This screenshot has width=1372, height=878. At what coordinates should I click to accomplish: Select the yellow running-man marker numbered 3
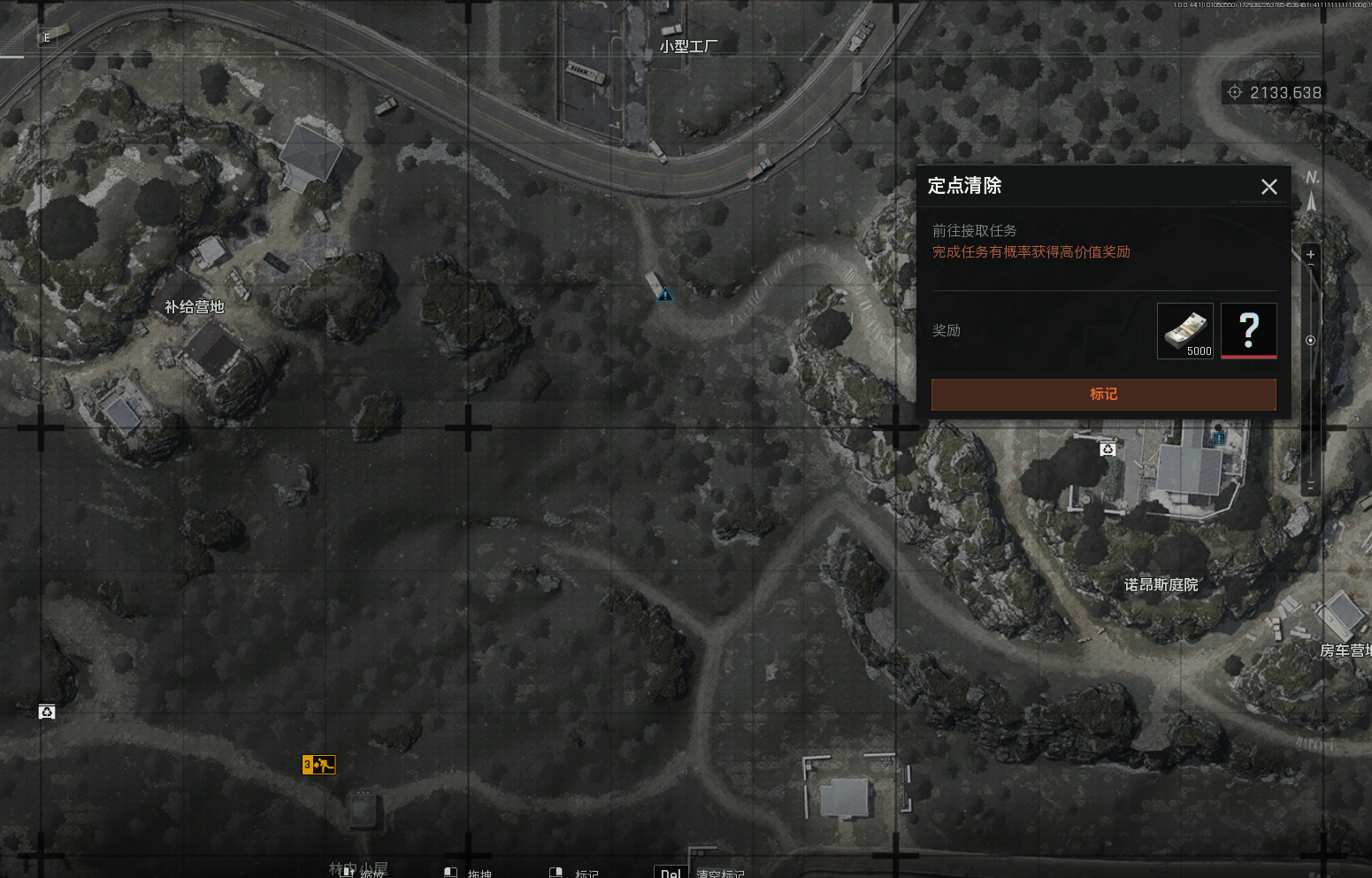click(x=318, y=764)
